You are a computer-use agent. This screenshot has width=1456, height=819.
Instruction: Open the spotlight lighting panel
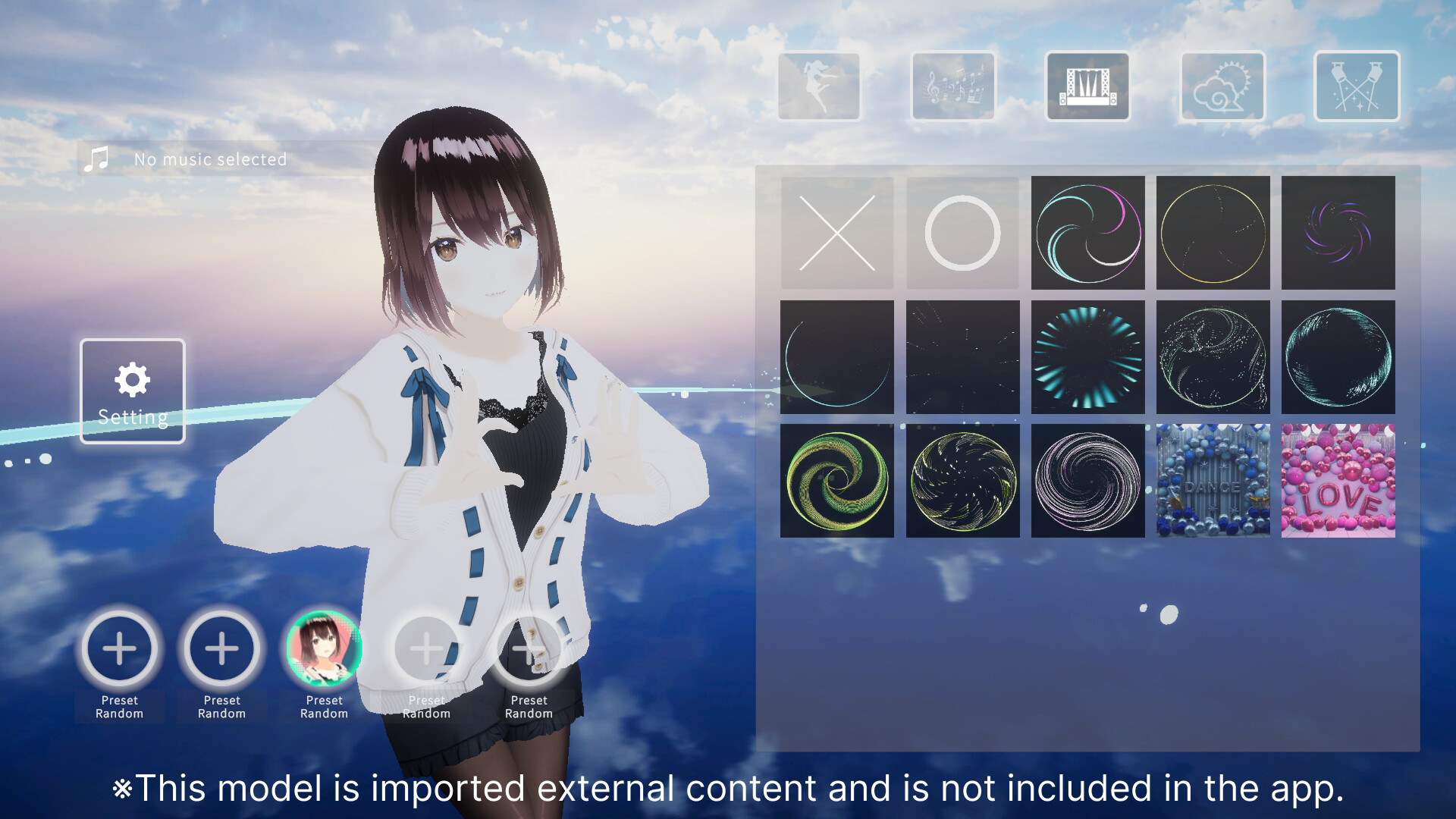(x=1356, y=86)
